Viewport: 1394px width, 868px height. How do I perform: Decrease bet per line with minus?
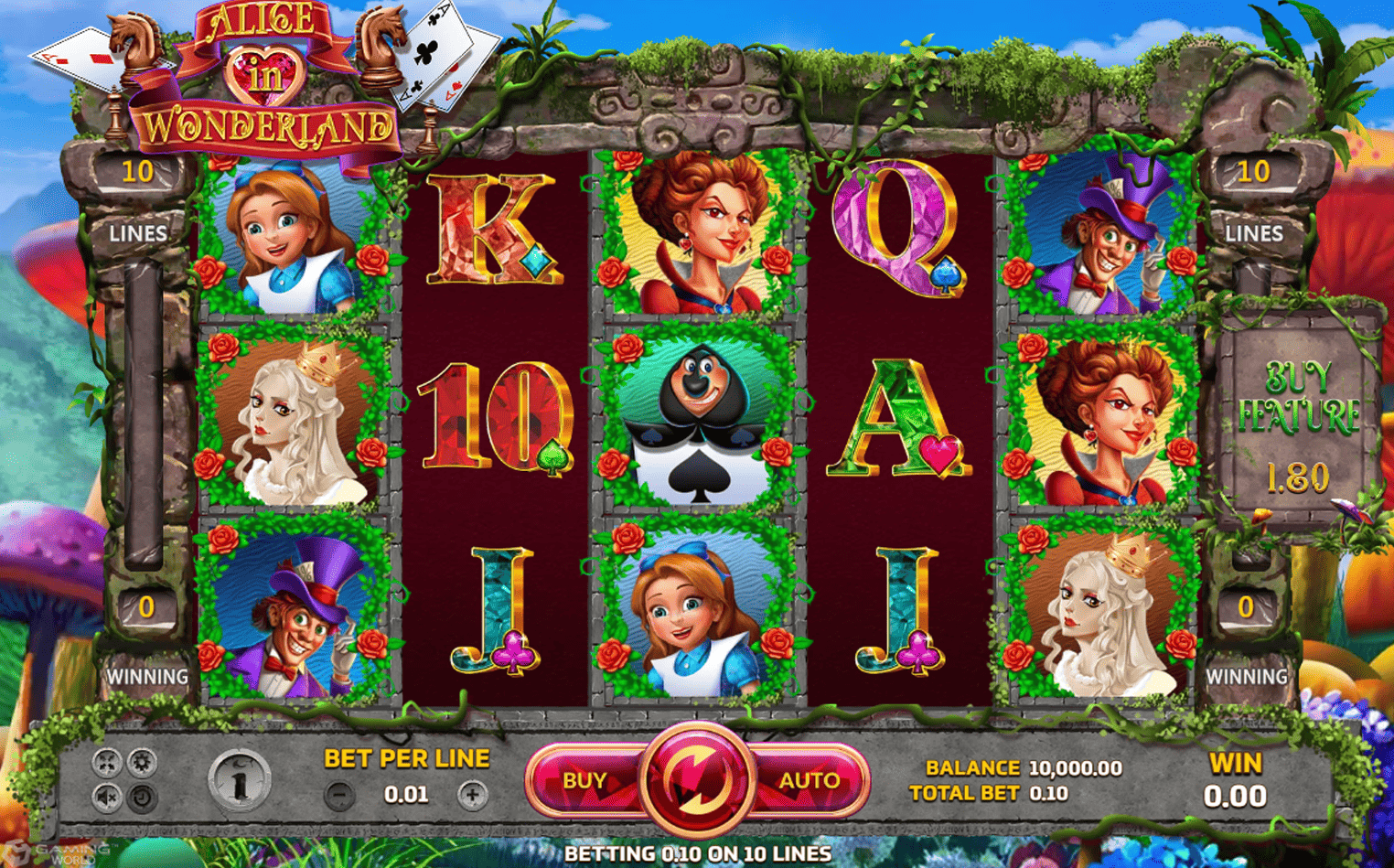tap(339, 795)
